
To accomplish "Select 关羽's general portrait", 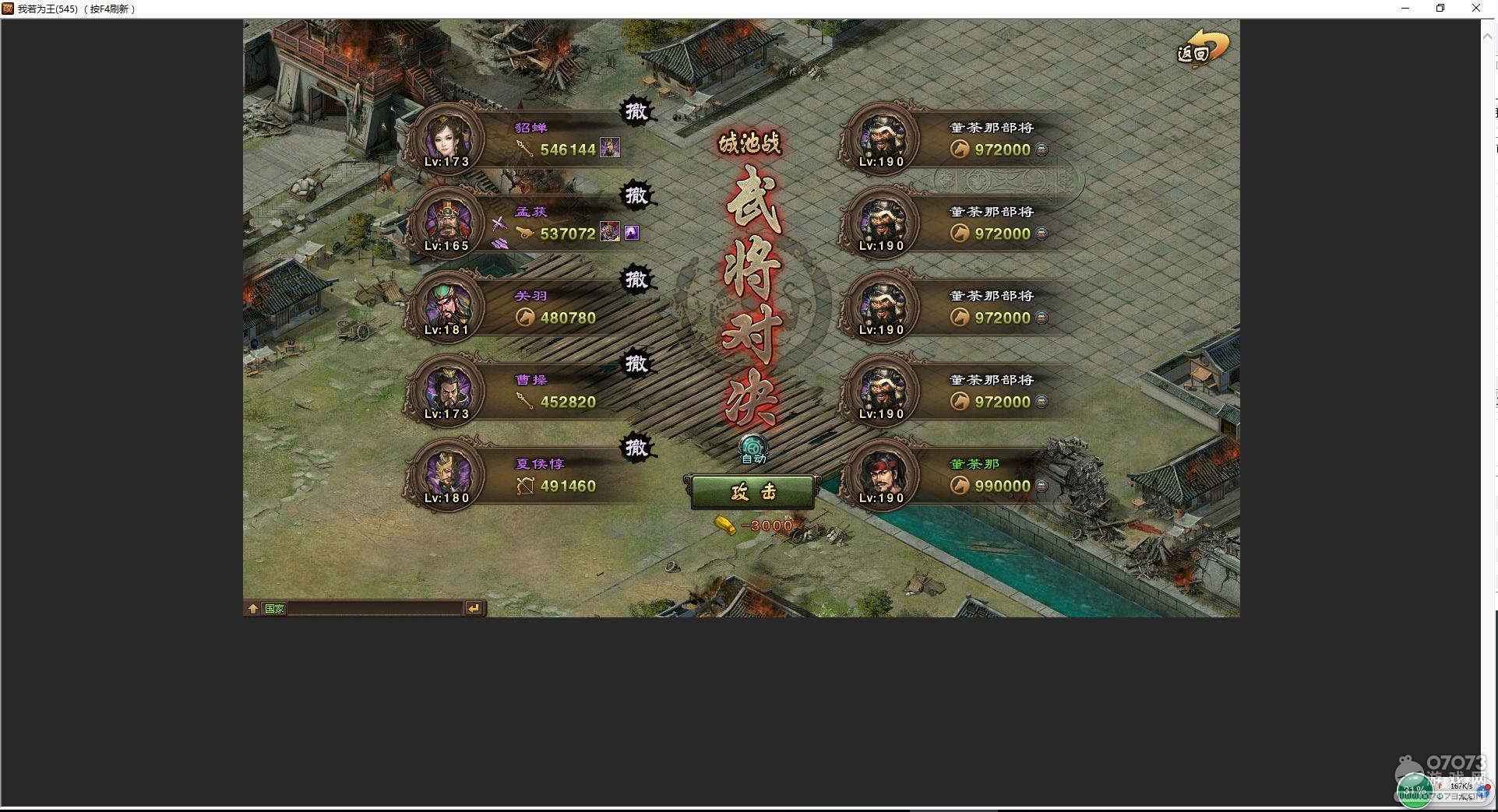I will 446,307.
